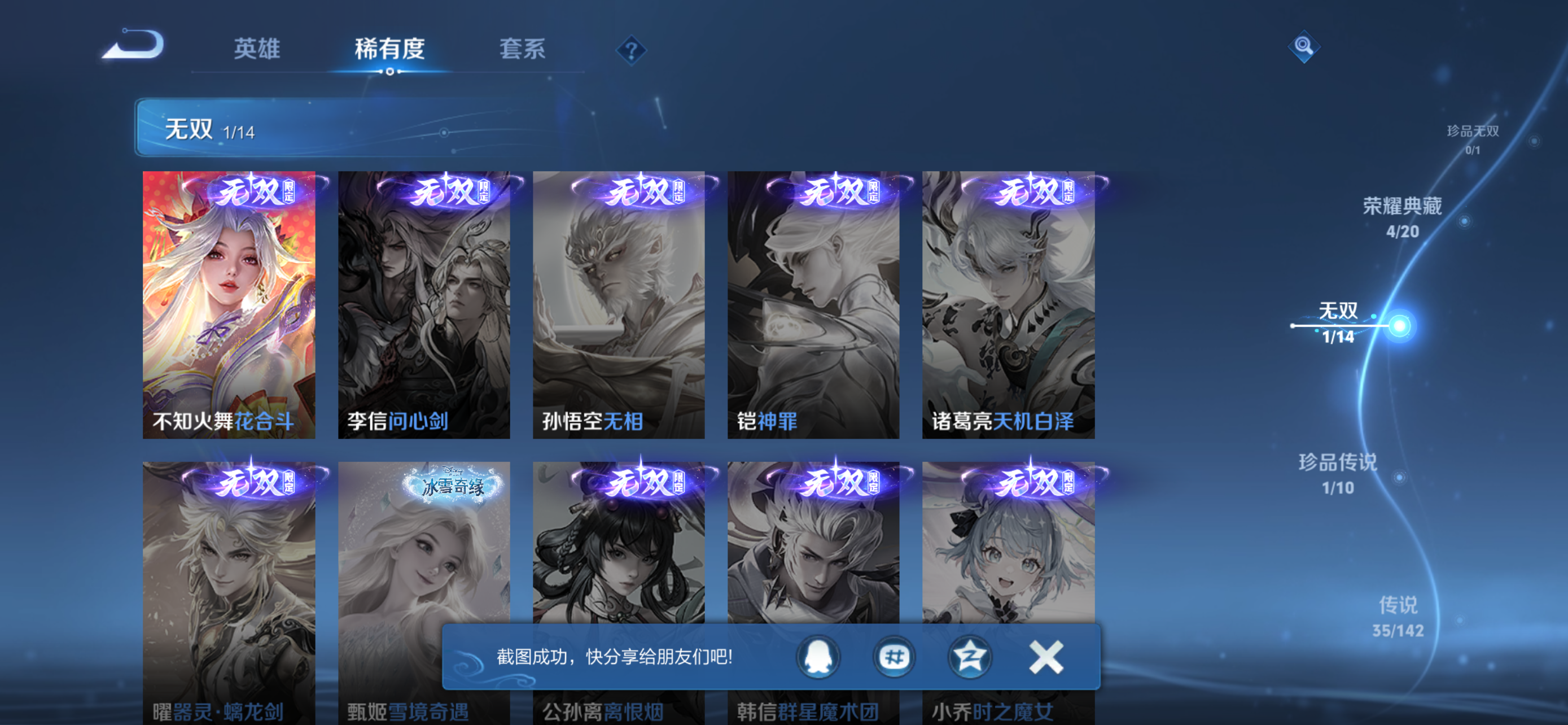The image size is (1568, 725).
Task: Open help via the question mark icon
Action: [630, 50]
